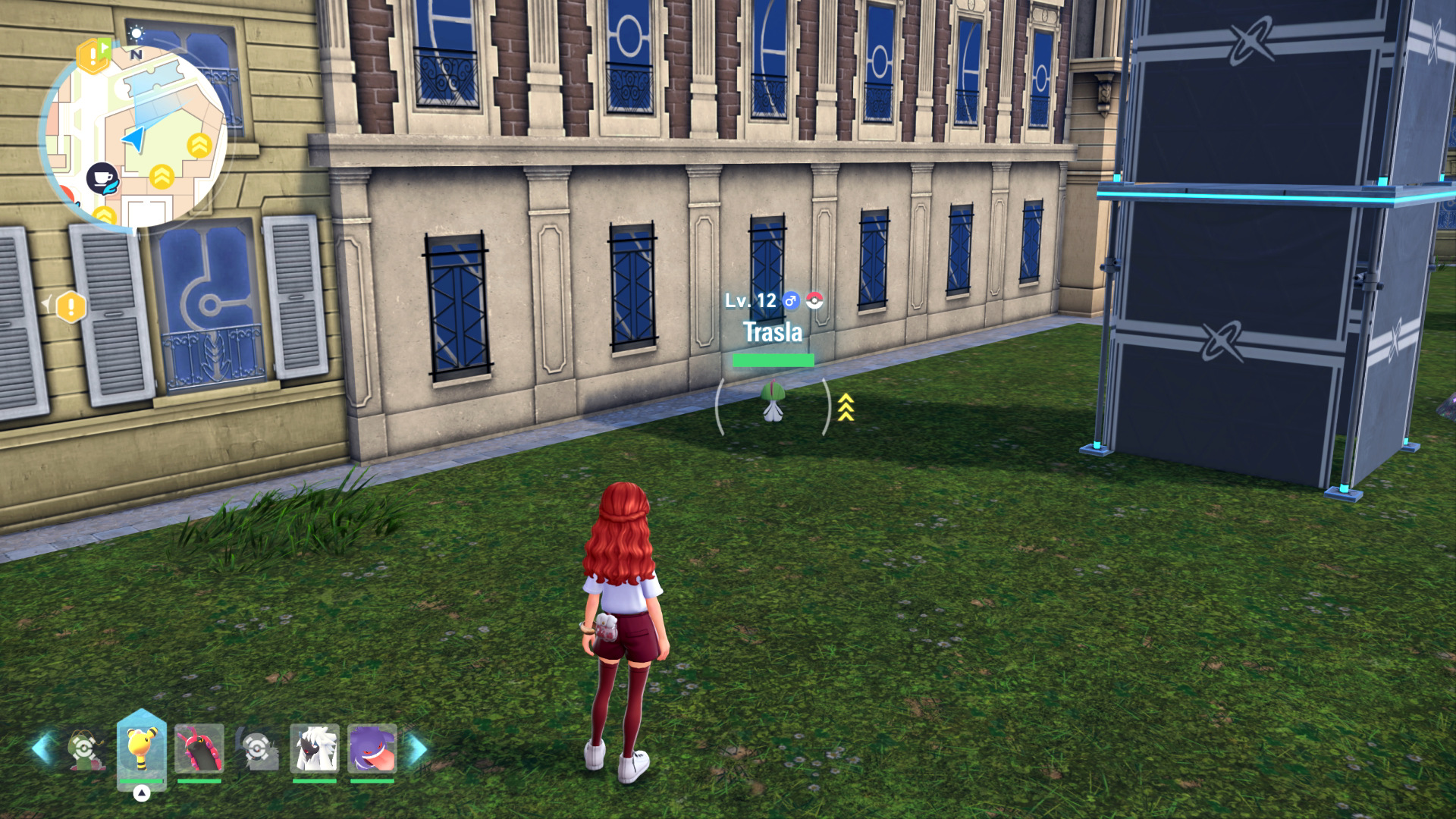Choose the Scolipede party slot
Viewport: 1456px width, 819px height.
tap(199, 748)
